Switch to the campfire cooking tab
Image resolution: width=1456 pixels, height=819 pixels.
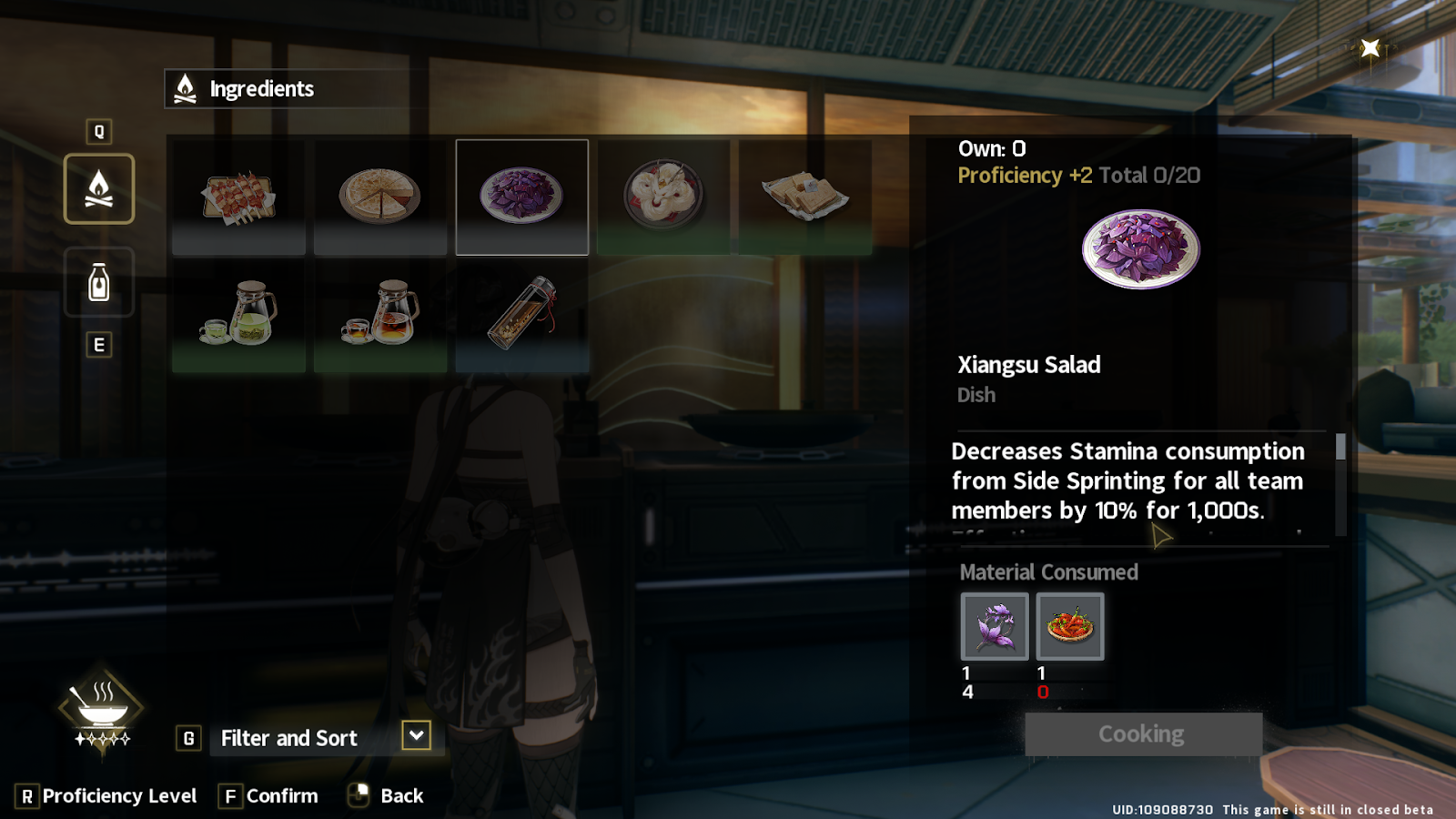click(99, 188)
